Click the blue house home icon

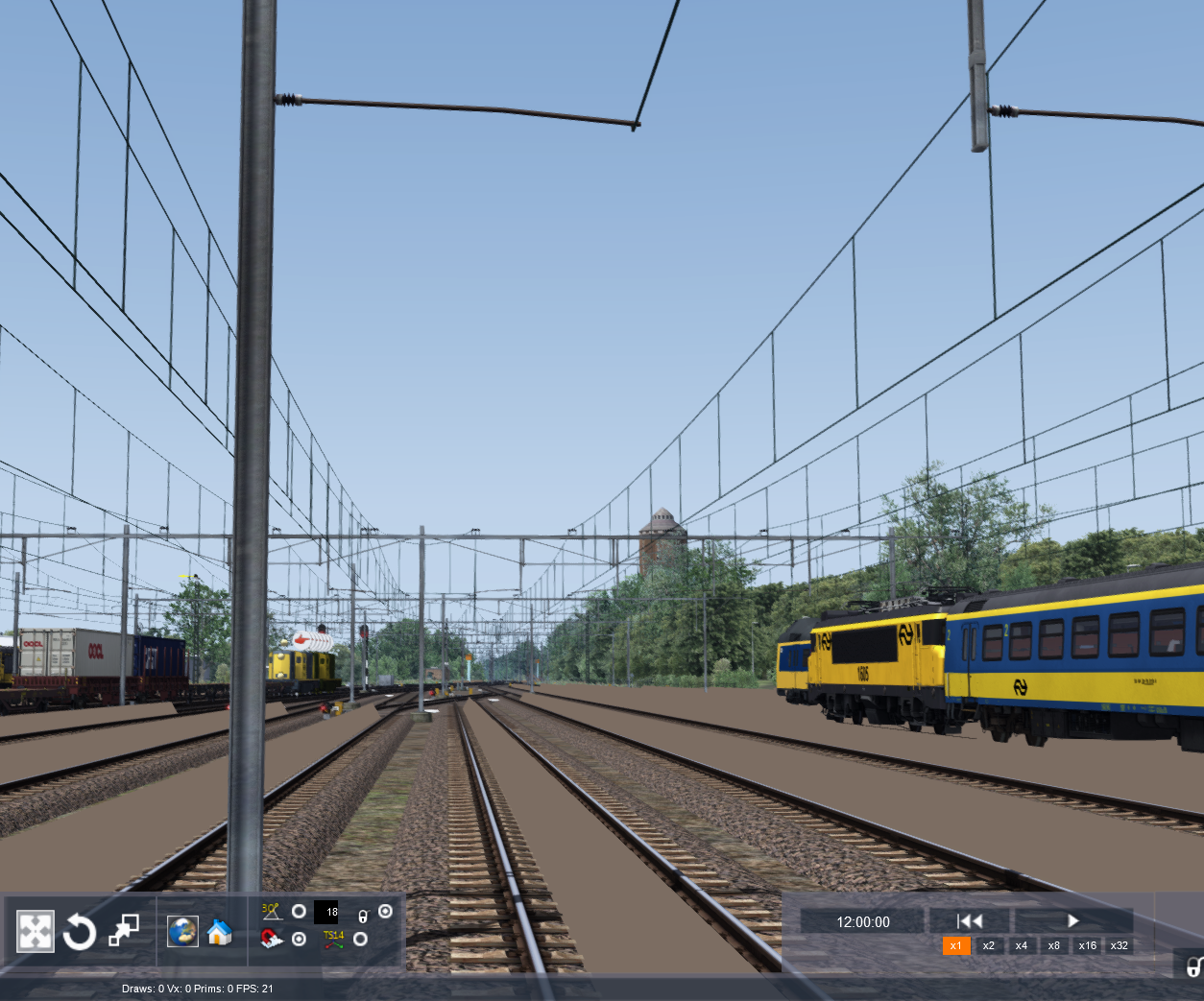click(x=220, y=931)
